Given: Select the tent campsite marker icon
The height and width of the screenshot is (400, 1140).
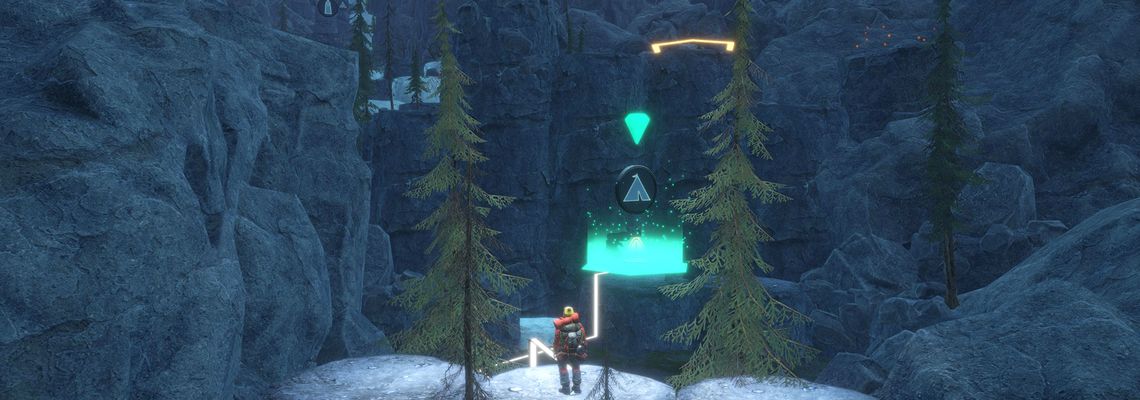Looking at the screenshot, I should coord(636,187).
